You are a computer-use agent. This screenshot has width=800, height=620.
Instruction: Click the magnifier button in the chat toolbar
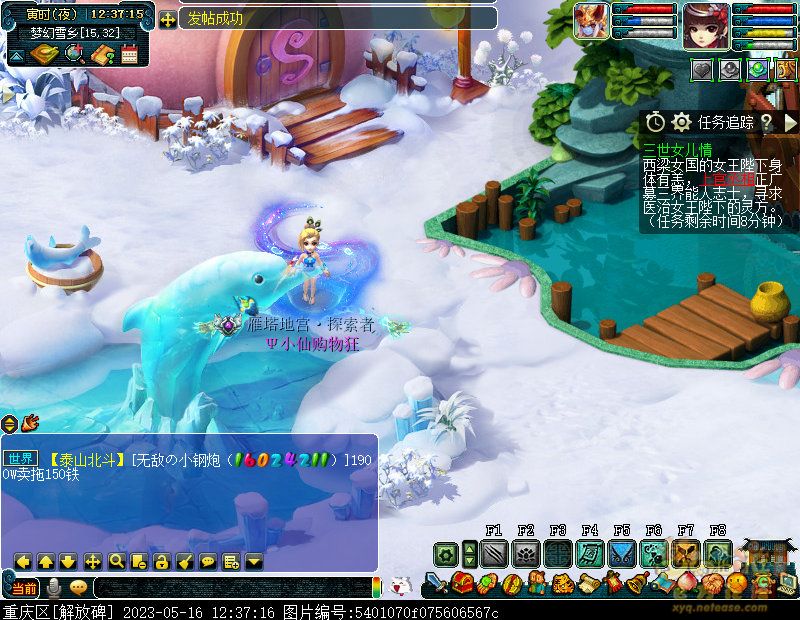point(116,561)
